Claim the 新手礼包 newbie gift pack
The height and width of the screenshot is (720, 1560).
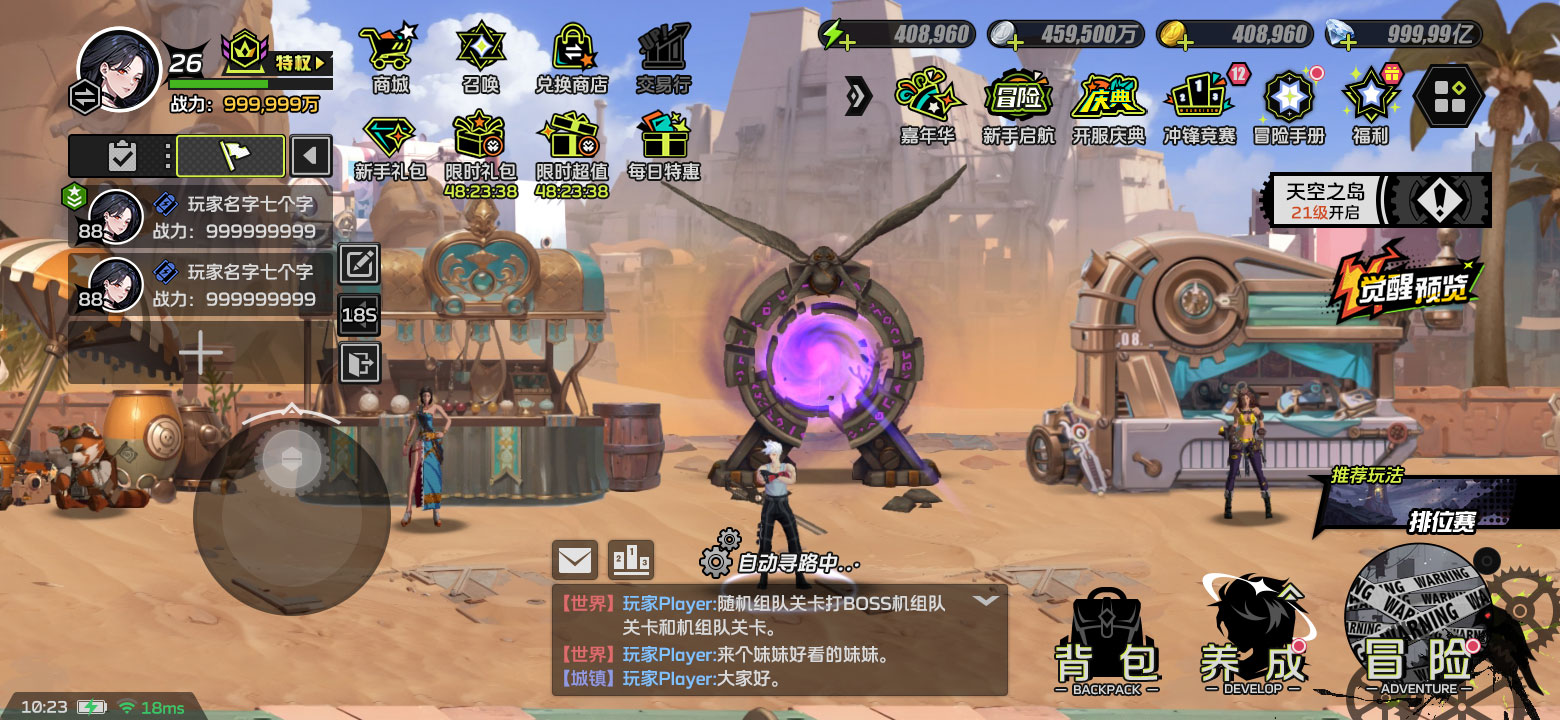(390, 145)
